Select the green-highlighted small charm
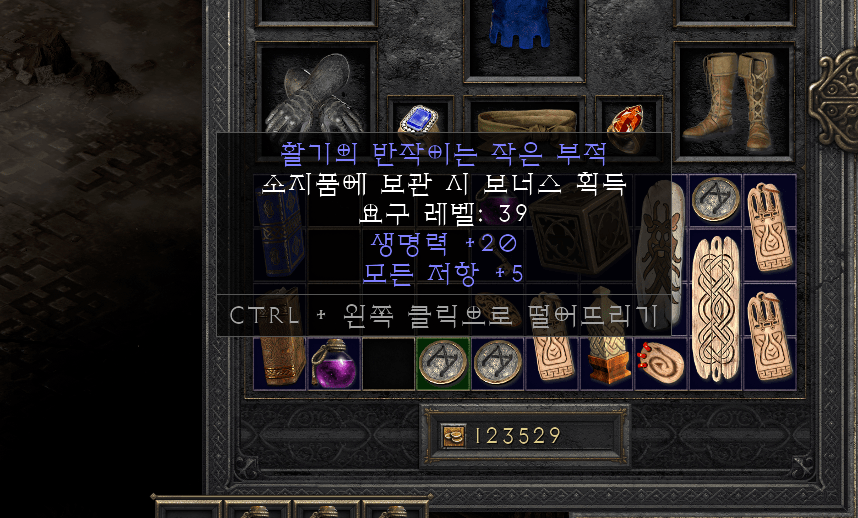 pyautogui.click(x=442, y=363)
